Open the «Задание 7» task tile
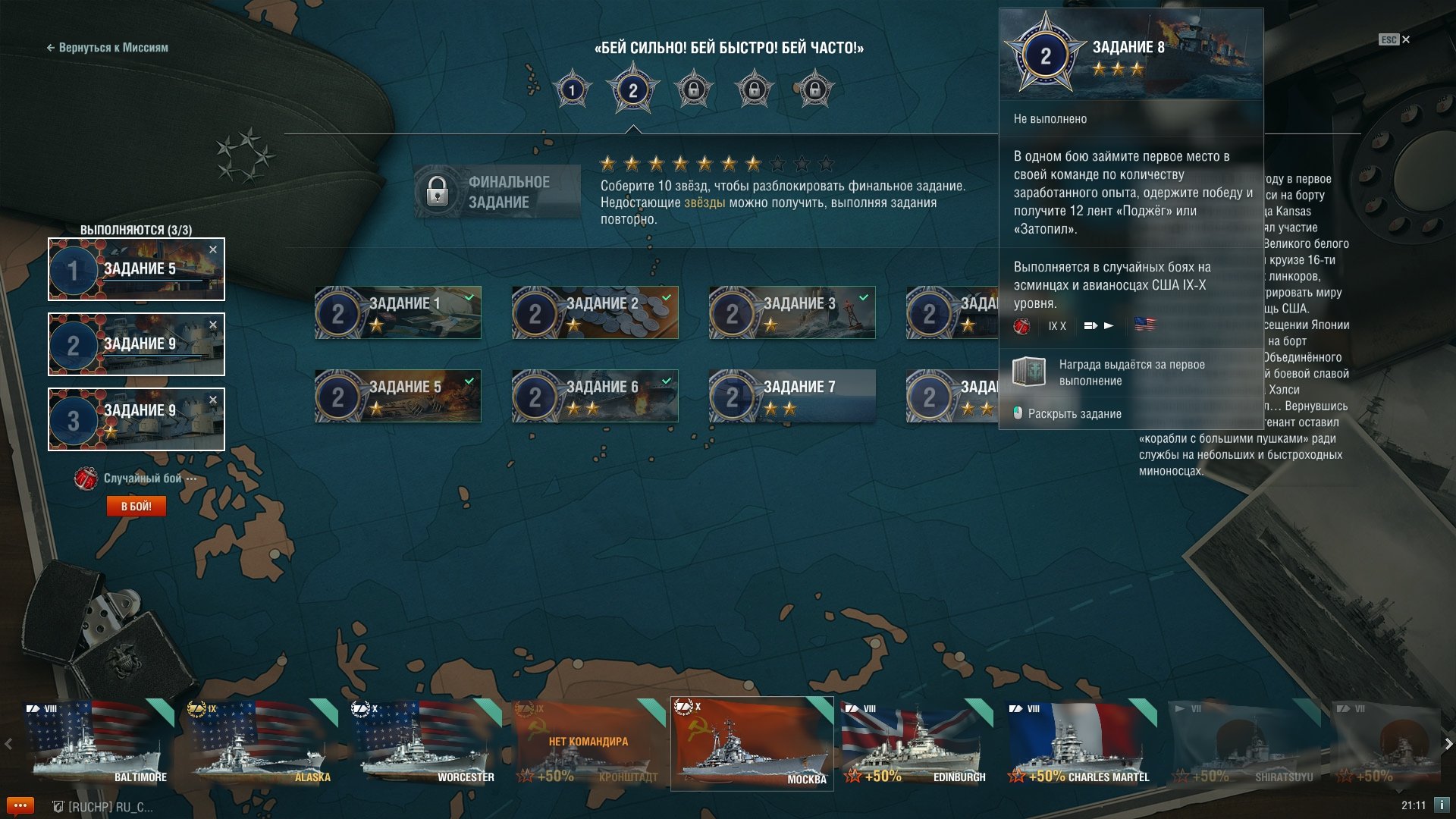 click(792, 396)
